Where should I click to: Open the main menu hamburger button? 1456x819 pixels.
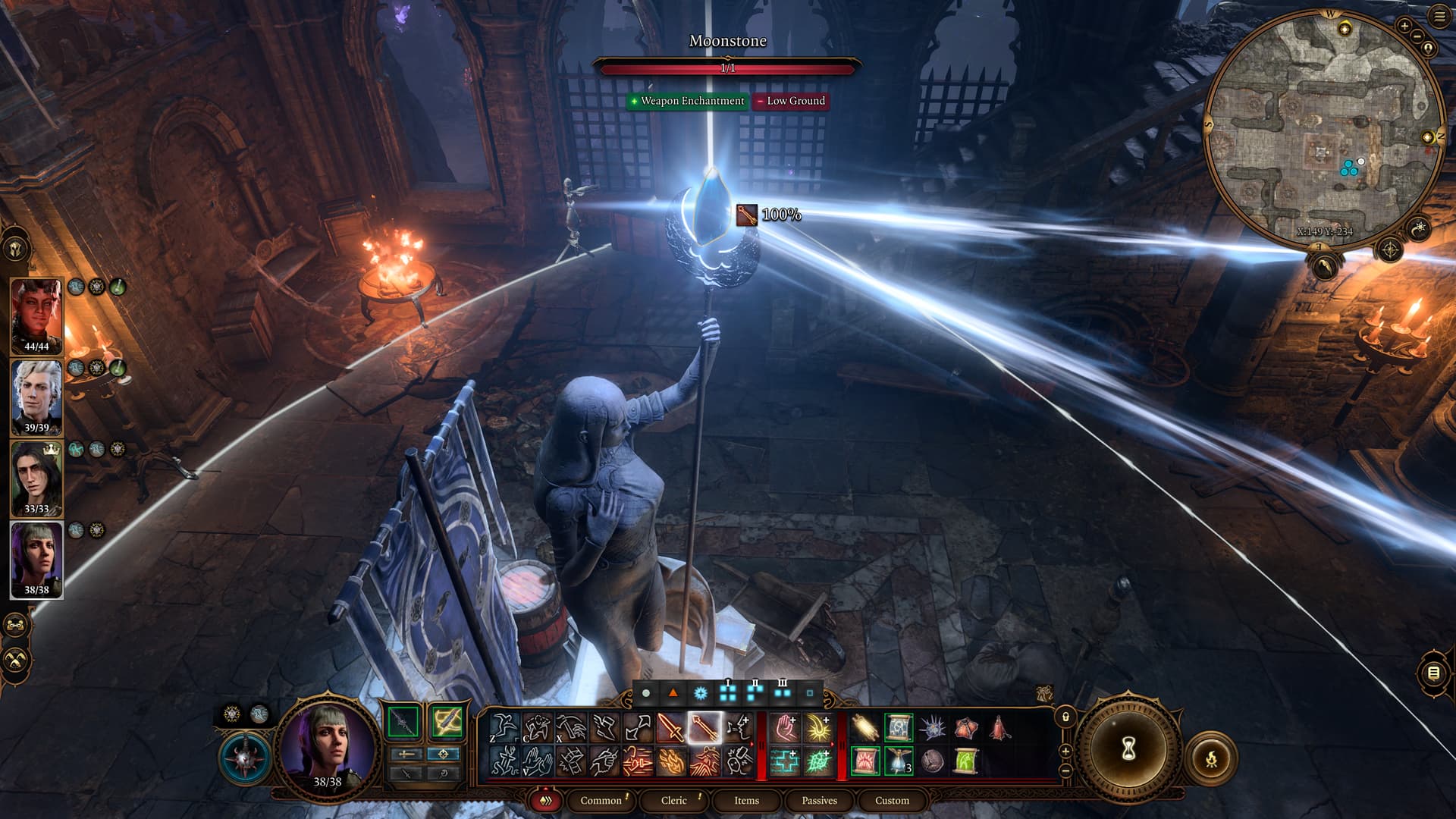click(1439, 17)
